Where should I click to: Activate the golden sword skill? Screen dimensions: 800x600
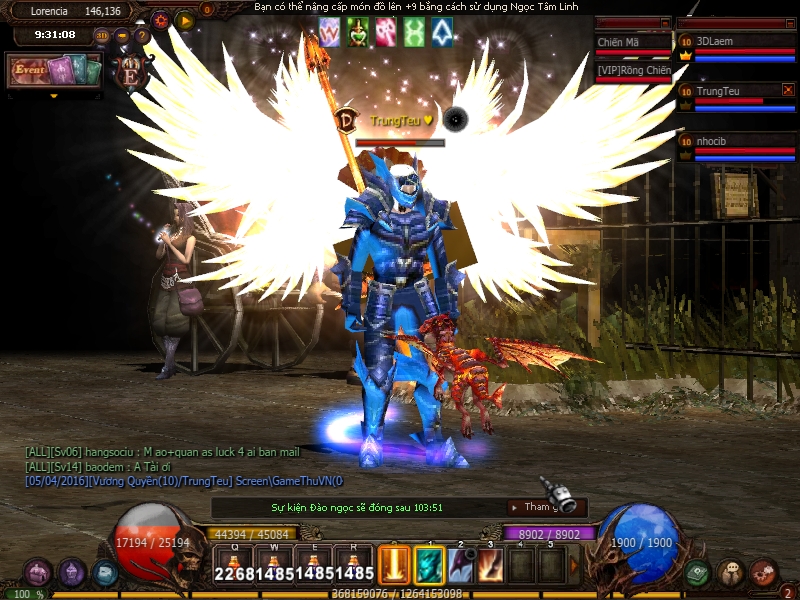click(394, 565)
